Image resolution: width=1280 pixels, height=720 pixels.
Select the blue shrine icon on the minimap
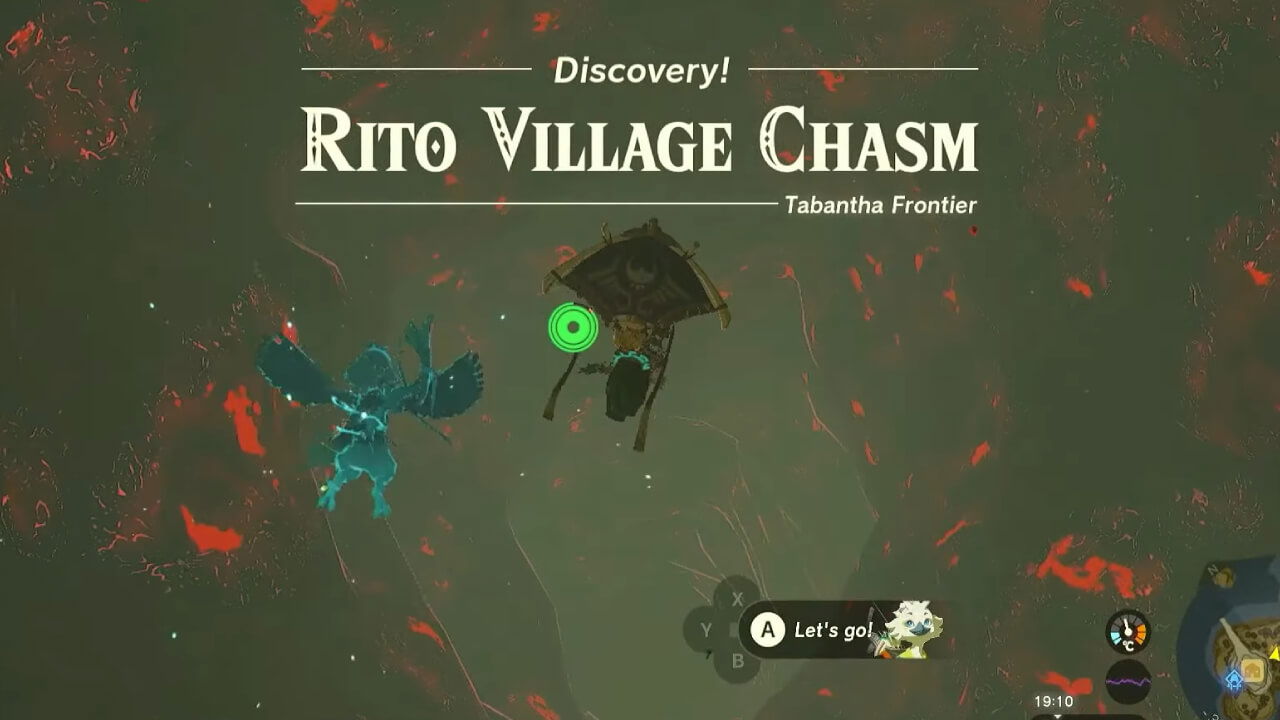click(x=1233, y=679)
